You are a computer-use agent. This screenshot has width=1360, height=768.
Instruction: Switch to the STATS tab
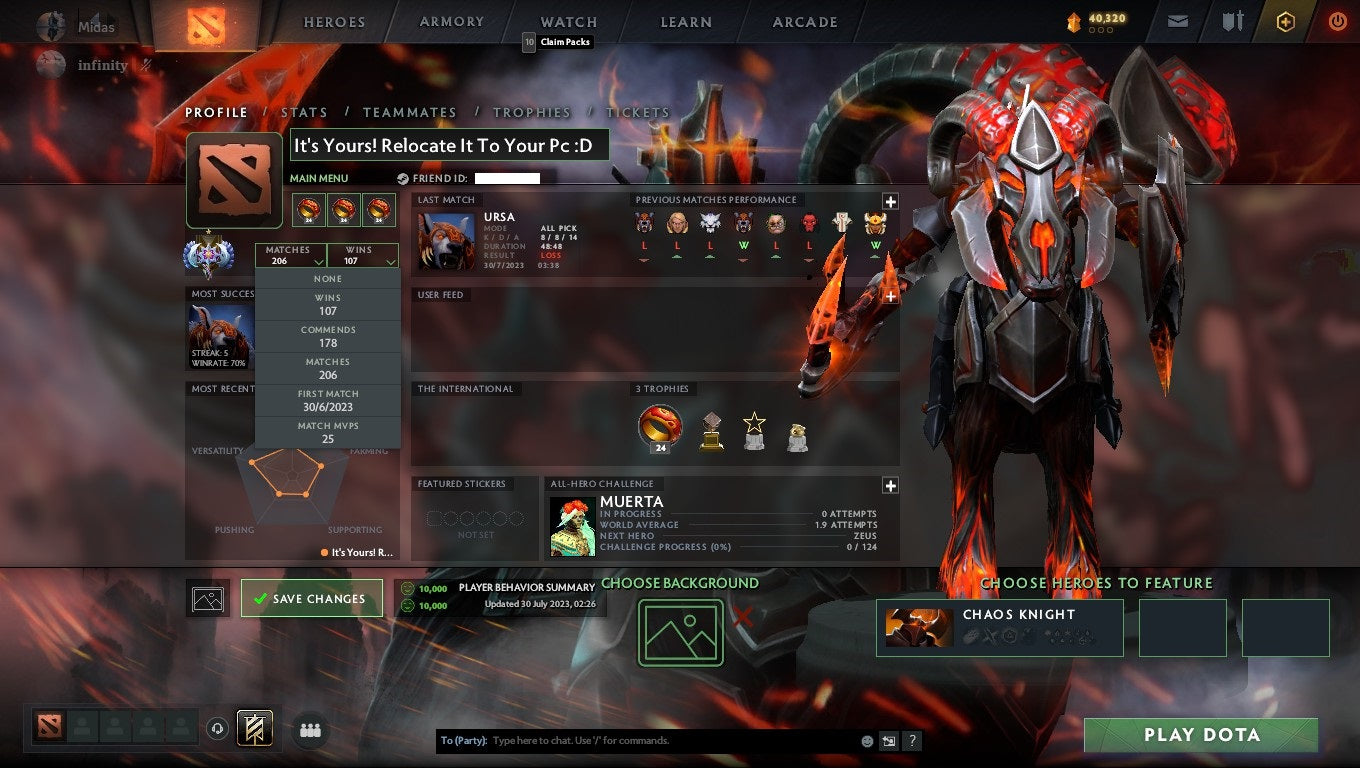[x=304, y=112]
